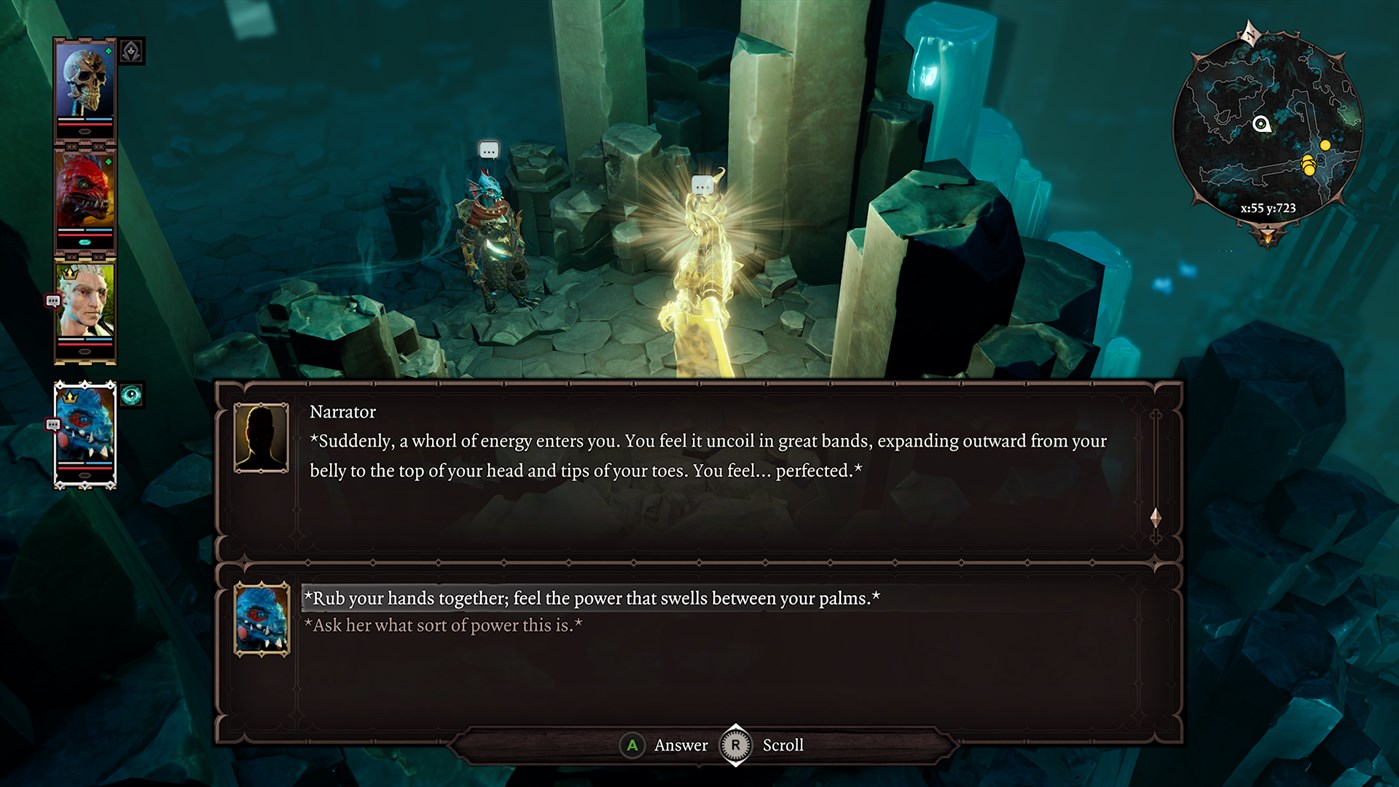
Task: Click the diamond emblem beside the skull portrait
Action: coord(131,49)
